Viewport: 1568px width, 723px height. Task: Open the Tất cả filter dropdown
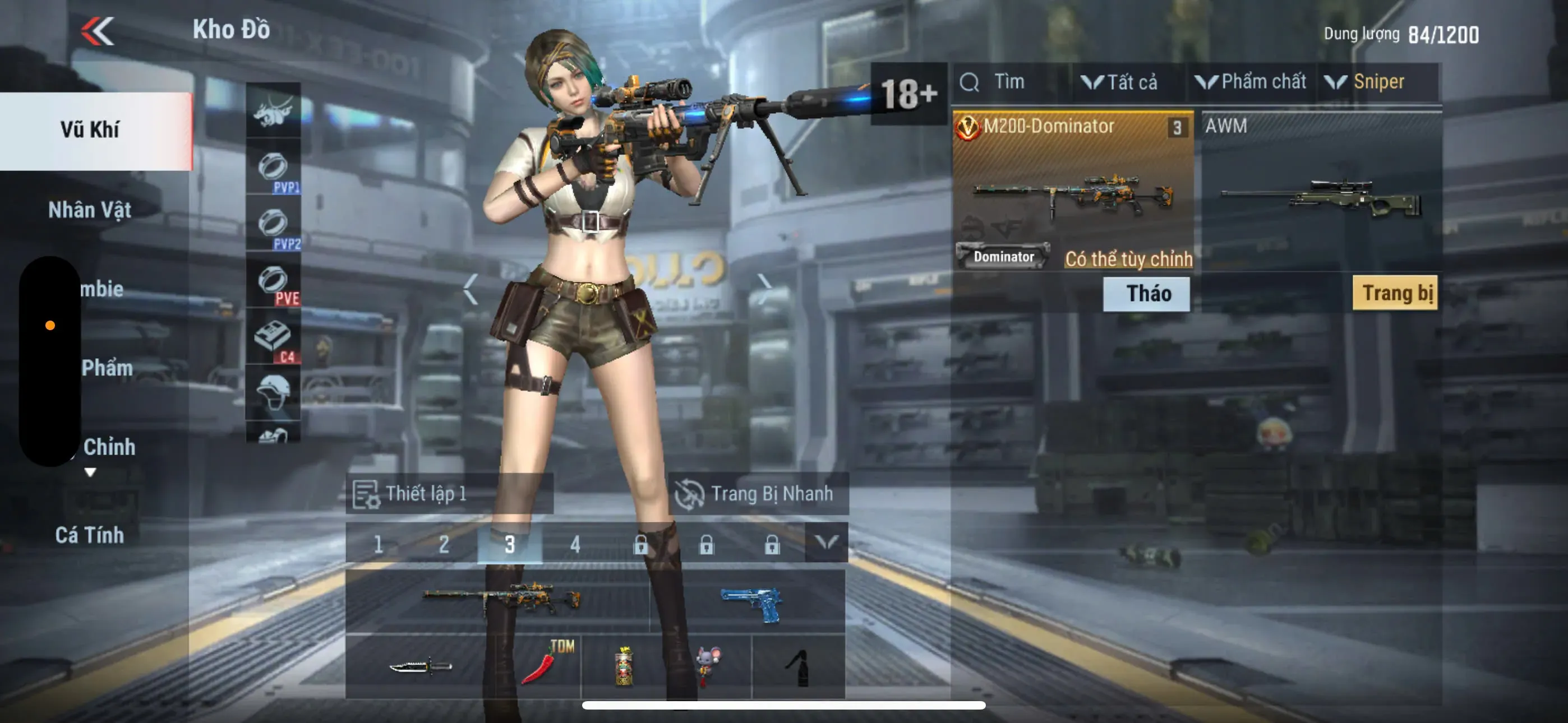coord(1120,82)
